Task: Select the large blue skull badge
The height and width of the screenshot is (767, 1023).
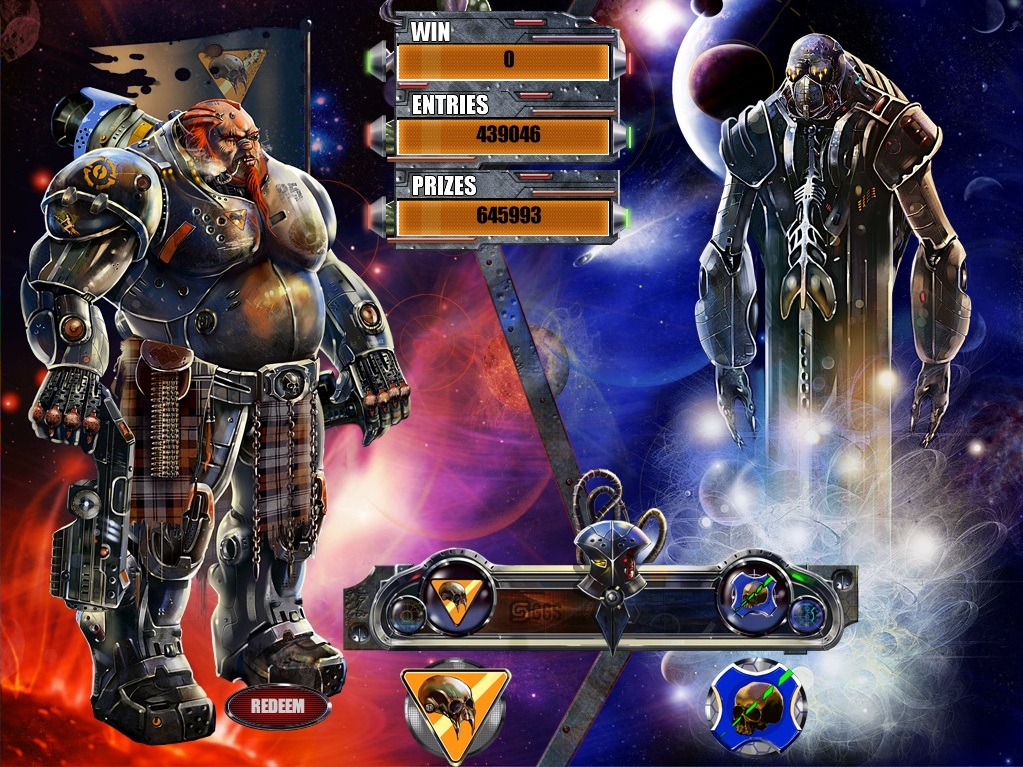Action: 755,705
